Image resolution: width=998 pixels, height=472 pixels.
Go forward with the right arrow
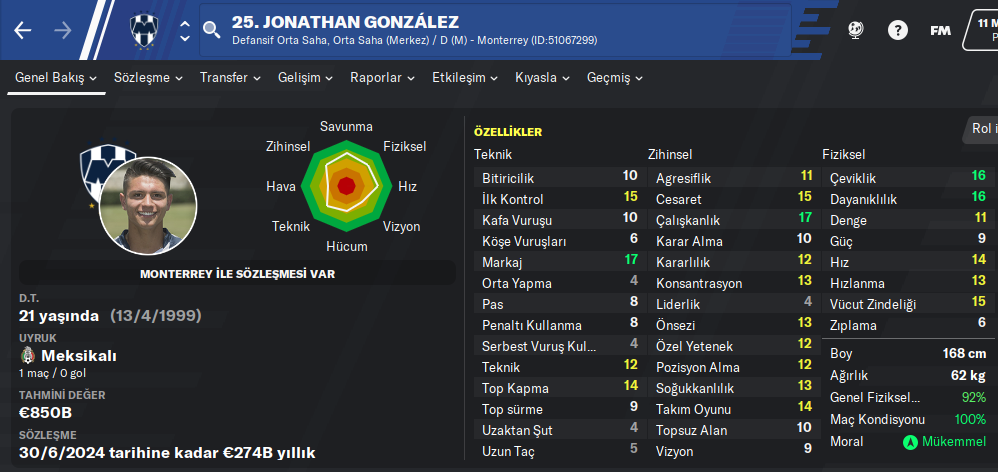(63, 30)
